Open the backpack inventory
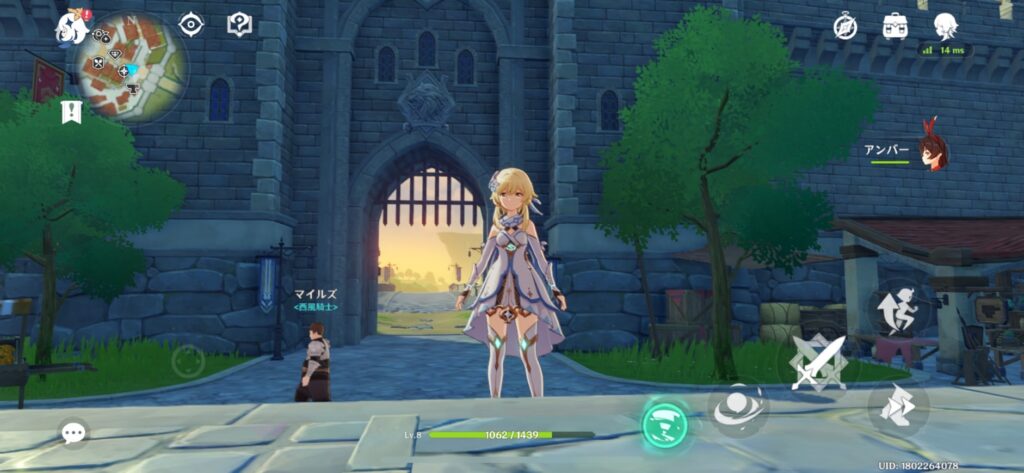 (x=894, y=26)
